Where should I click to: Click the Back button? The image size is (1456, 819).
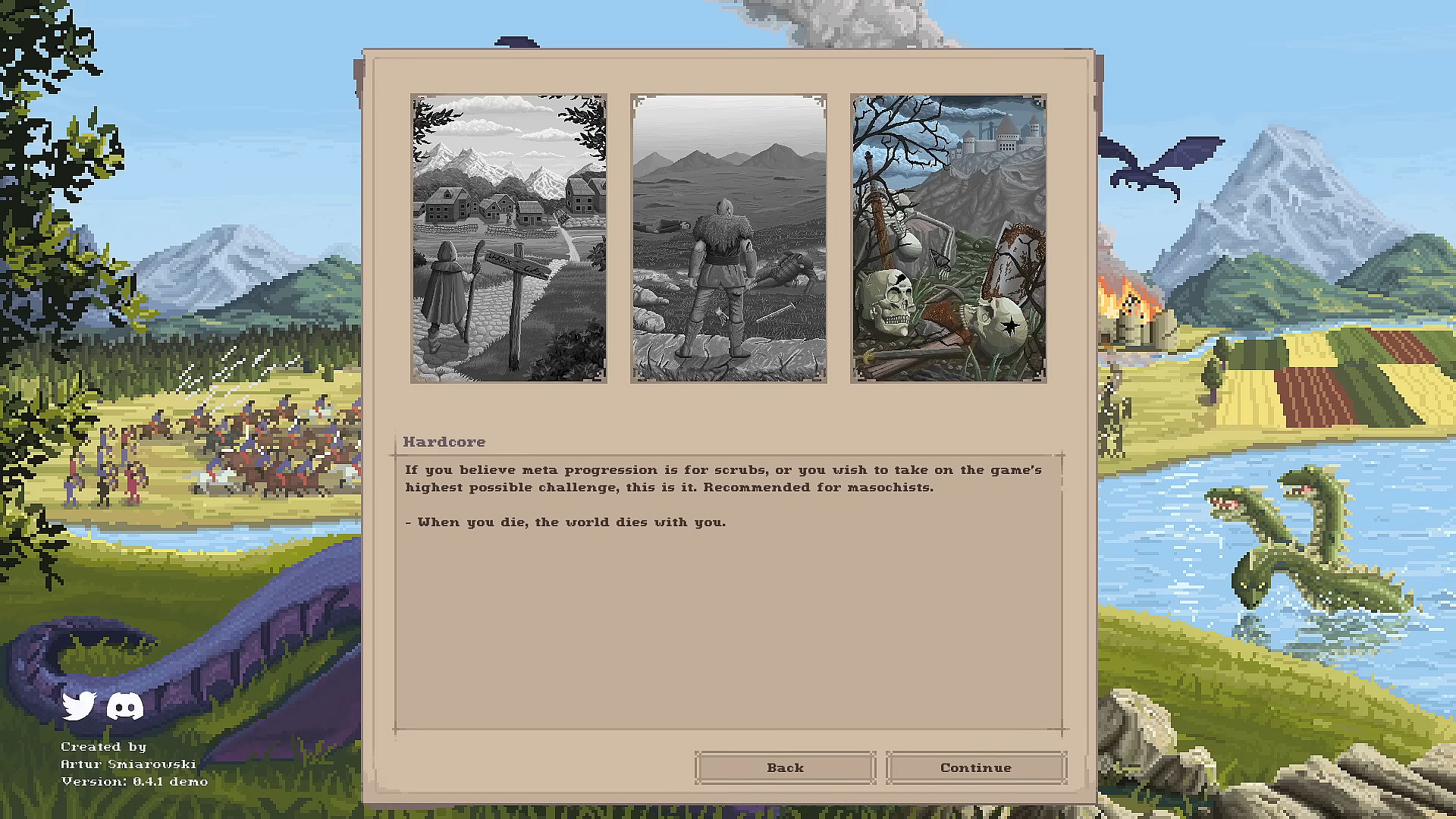(785, 767)
